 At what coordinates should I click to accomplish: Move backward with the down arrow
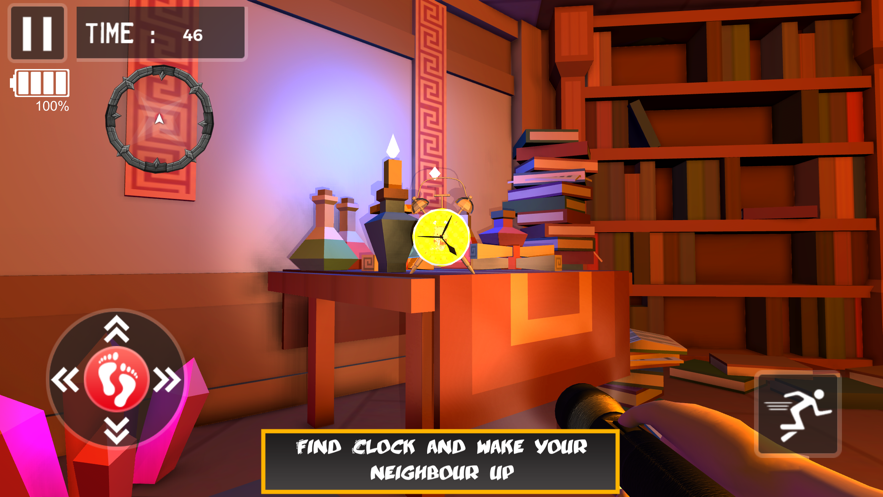tap(117, 430)
